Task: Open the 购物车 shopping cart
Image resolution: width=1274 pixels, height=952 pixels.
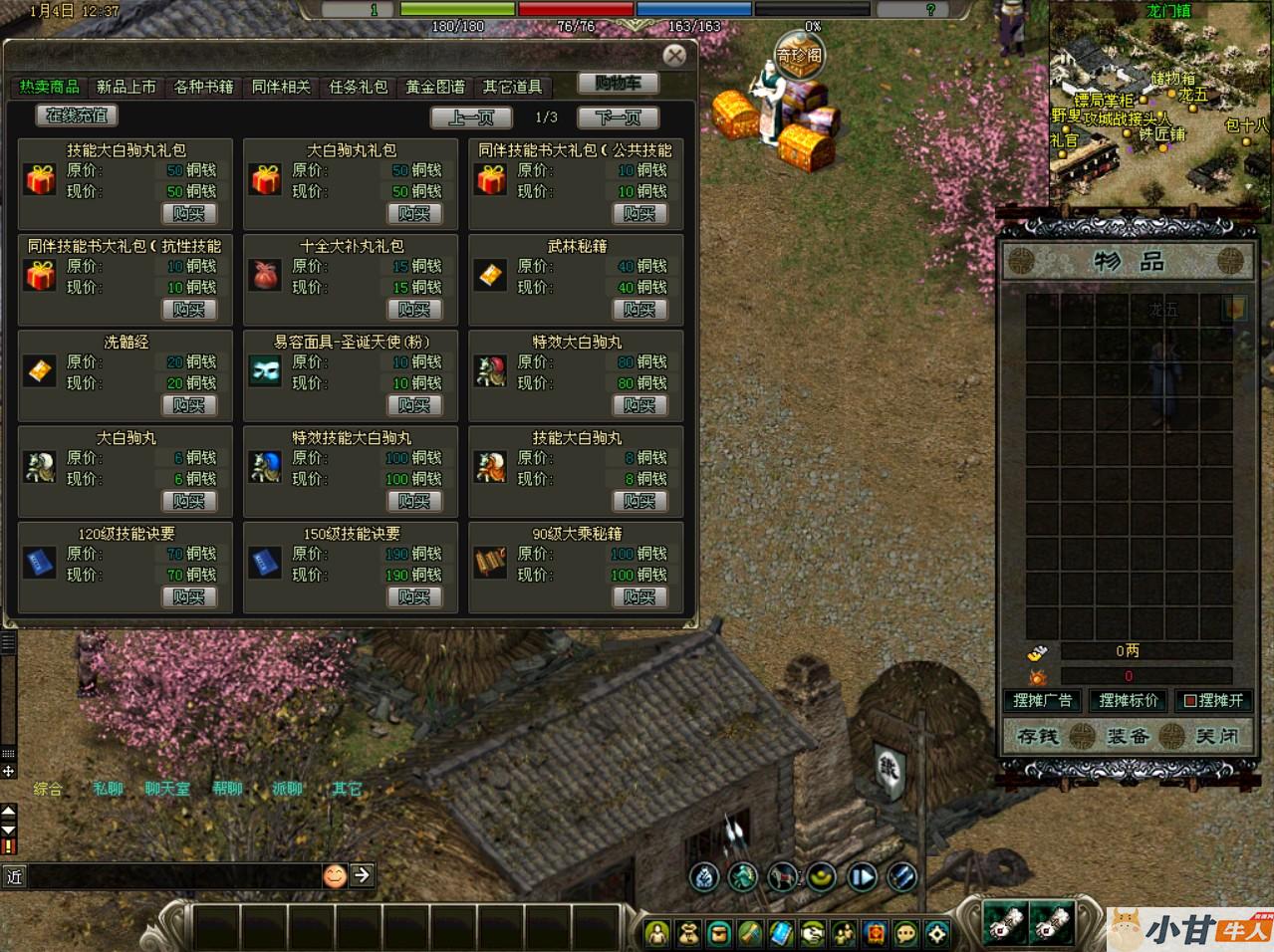Action: [x=618, y=84]
